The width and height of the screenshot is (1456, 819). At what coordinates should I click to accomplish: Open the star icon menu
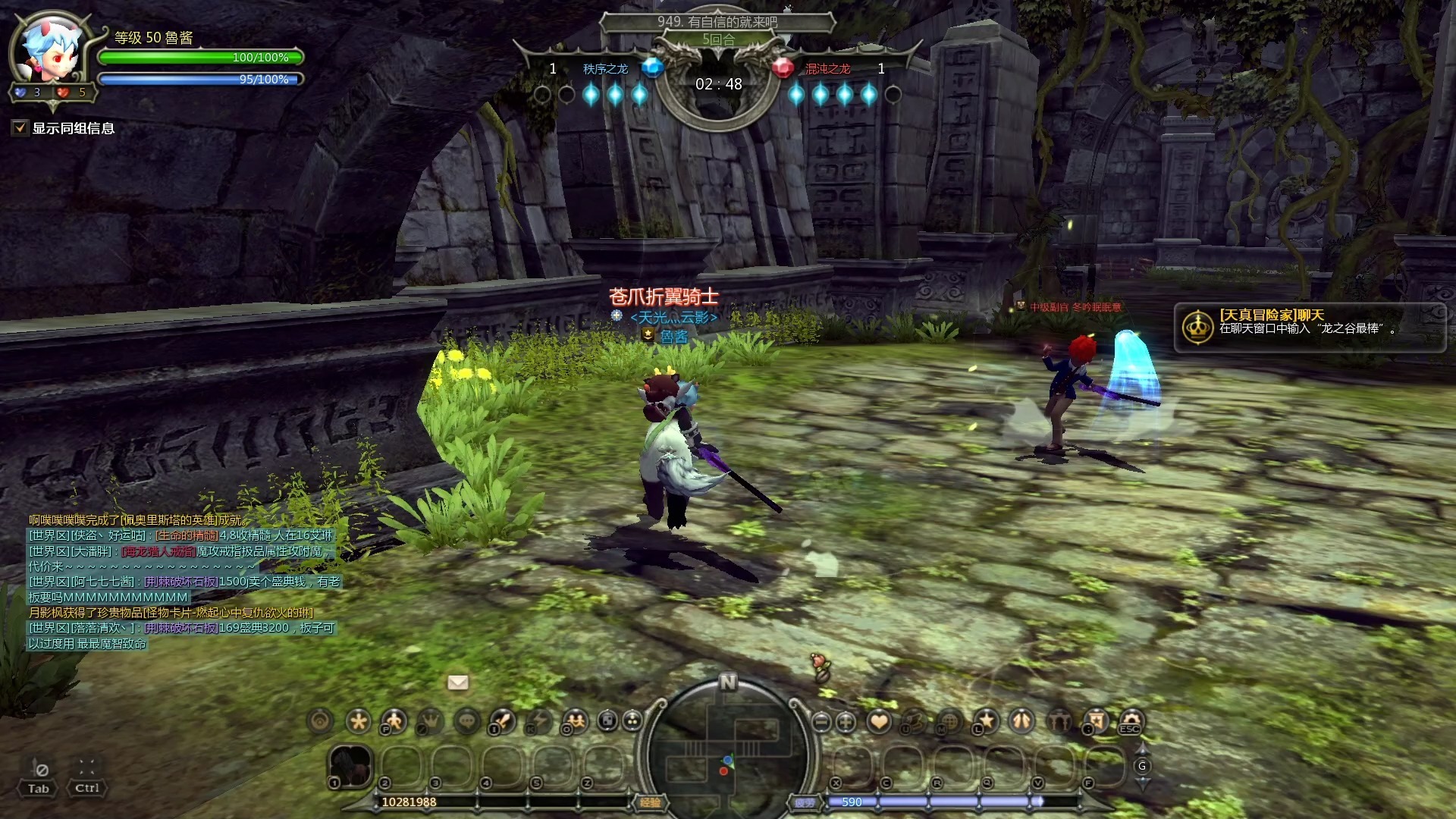point(986,721)
